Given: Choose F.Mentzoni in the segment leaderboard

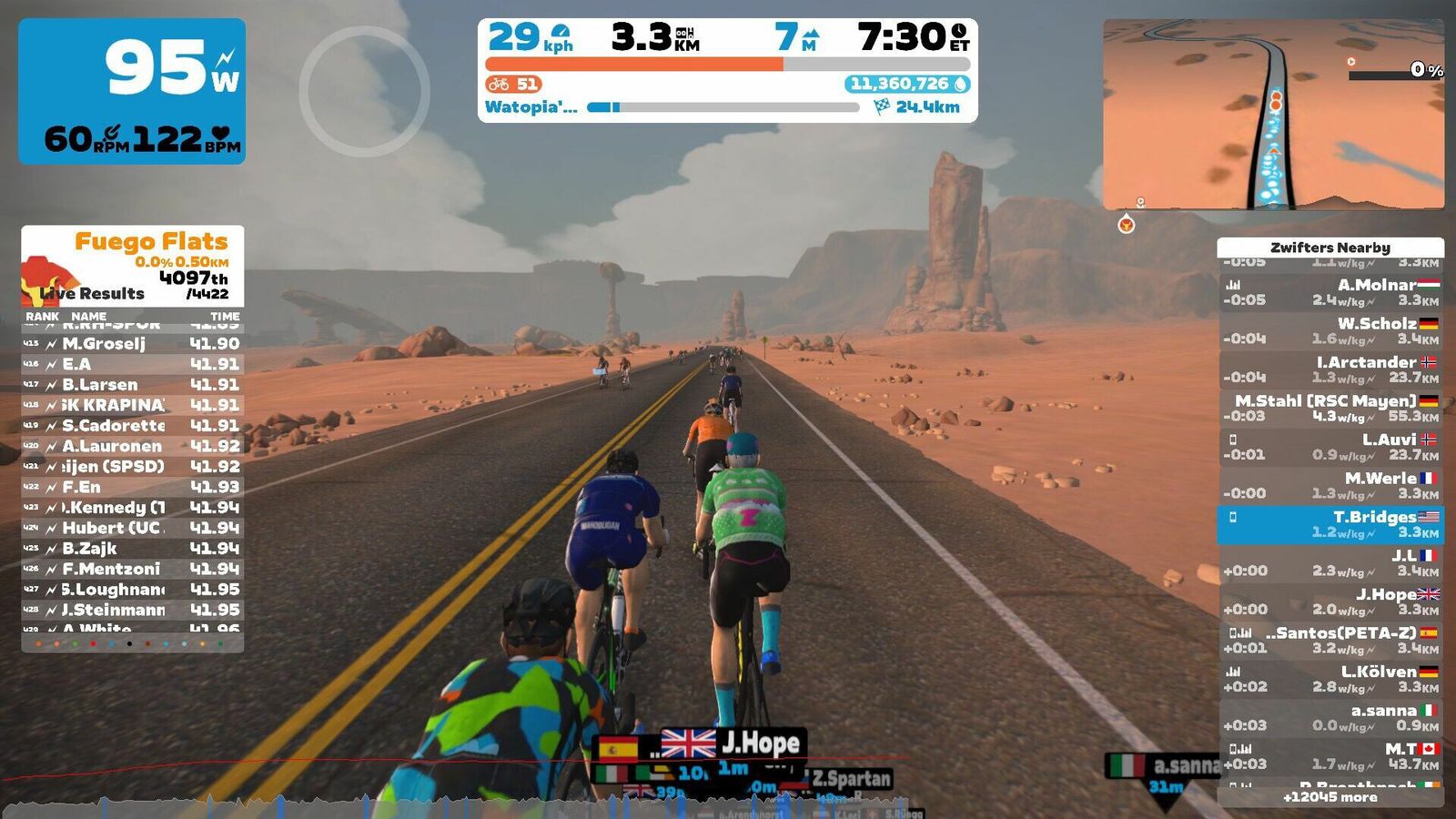Looking at the screenshot, I should (x=133, y=569).
